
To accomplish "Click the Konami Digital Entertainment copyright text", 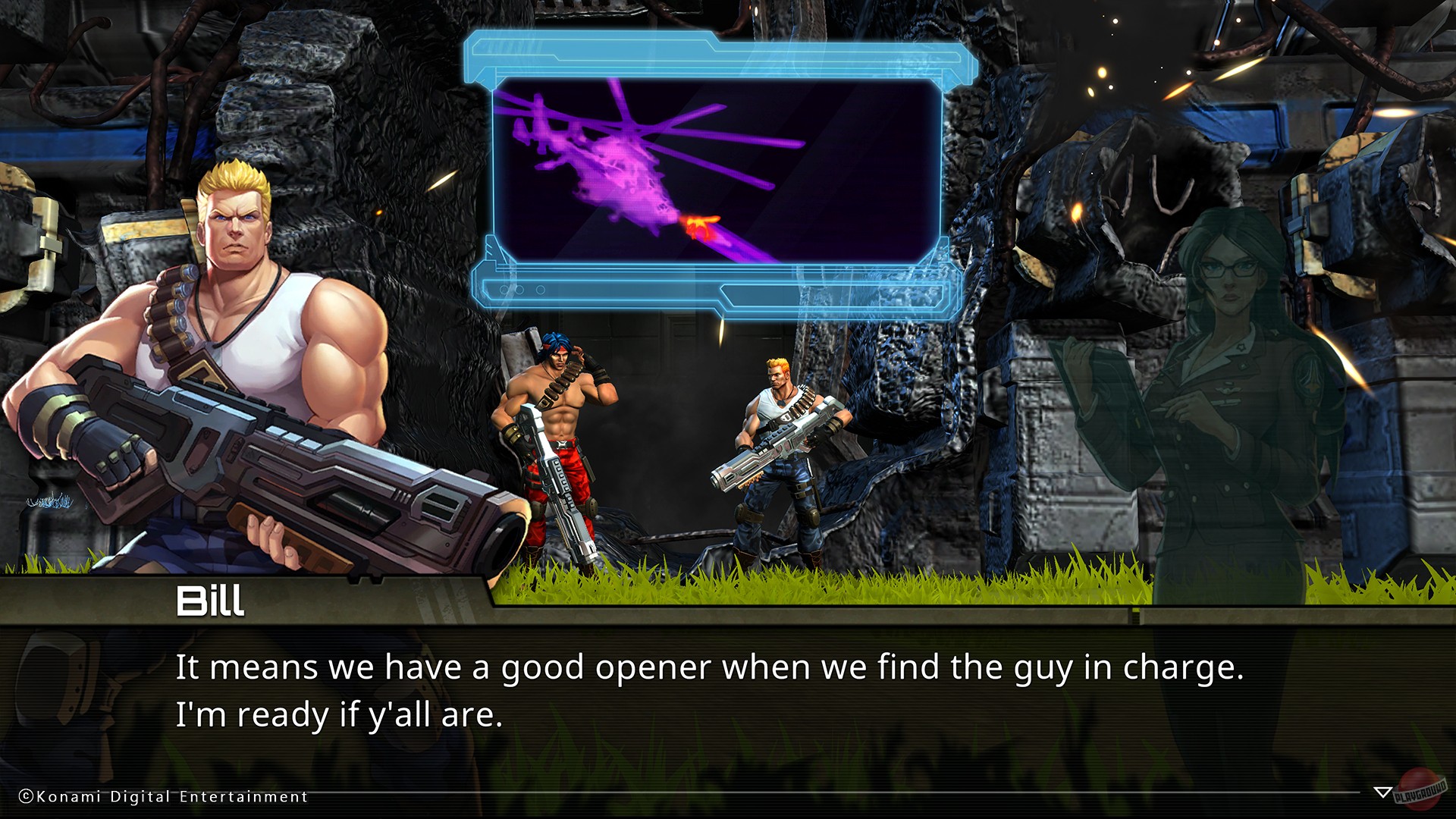I will (x=163, y=797).
